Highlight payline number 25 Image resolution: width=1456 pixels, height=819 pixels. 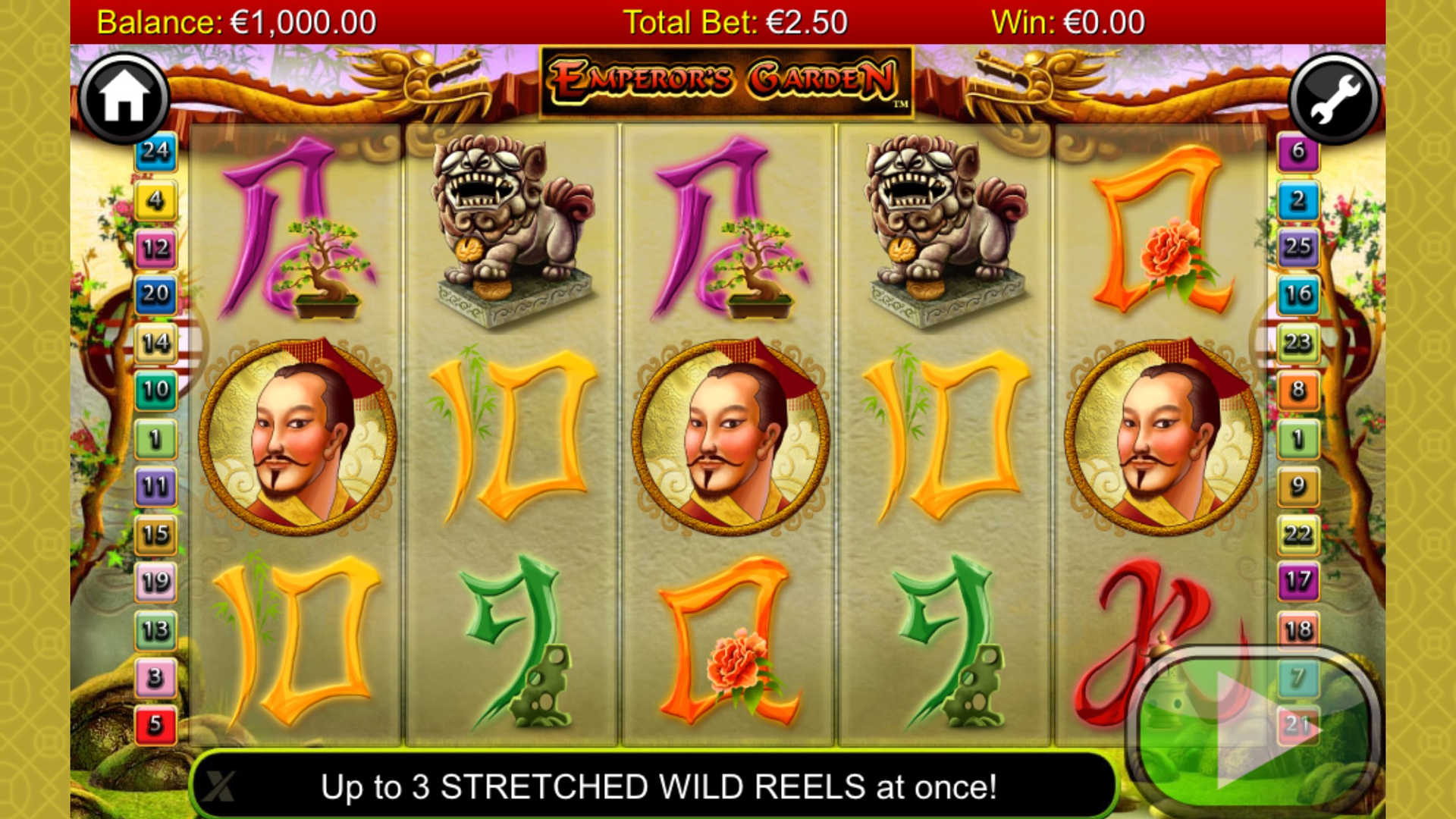(1298, 247)
